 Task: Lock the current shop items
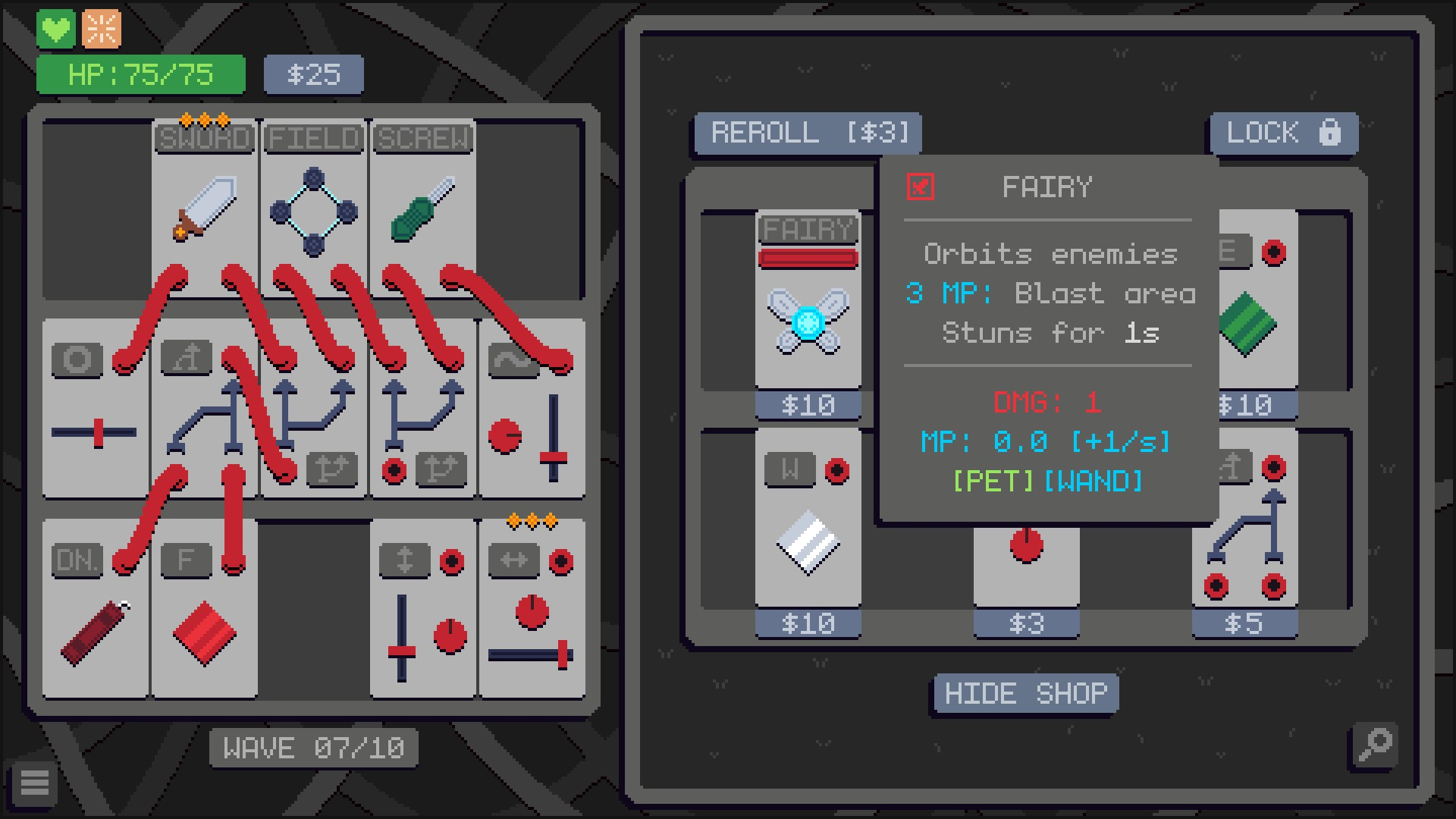1283,133
